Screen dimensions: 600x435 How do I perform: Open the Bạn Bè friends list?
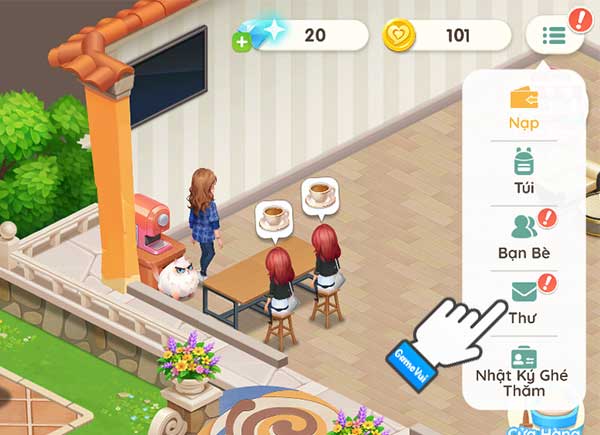[x=524, y=235]
